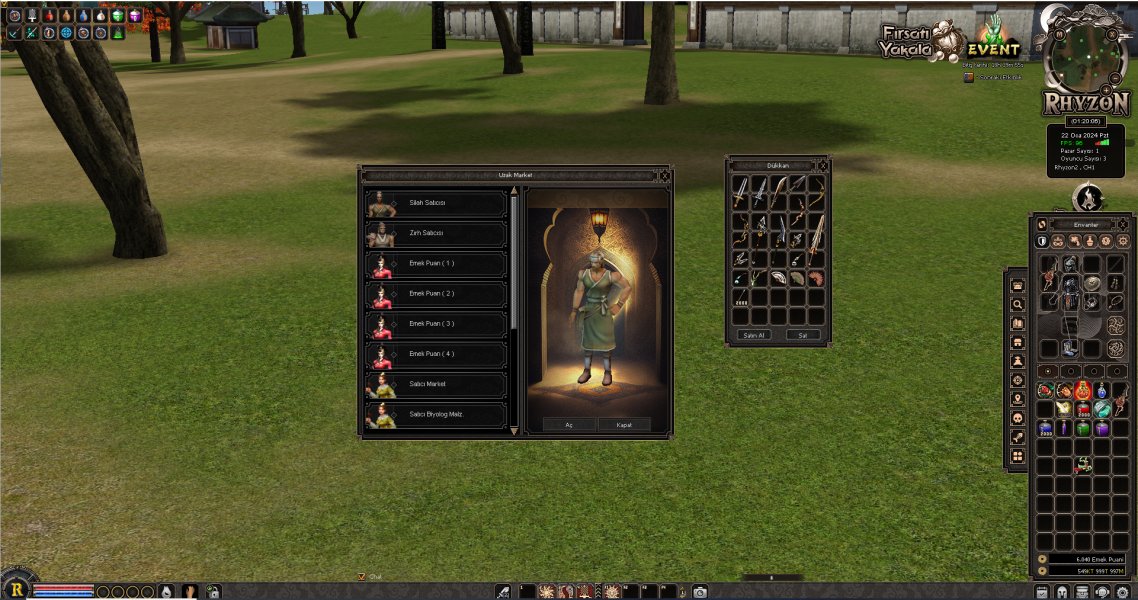Click the magnifier icon in the side toolbar

pyautogui.click(x=1018, y=304)
